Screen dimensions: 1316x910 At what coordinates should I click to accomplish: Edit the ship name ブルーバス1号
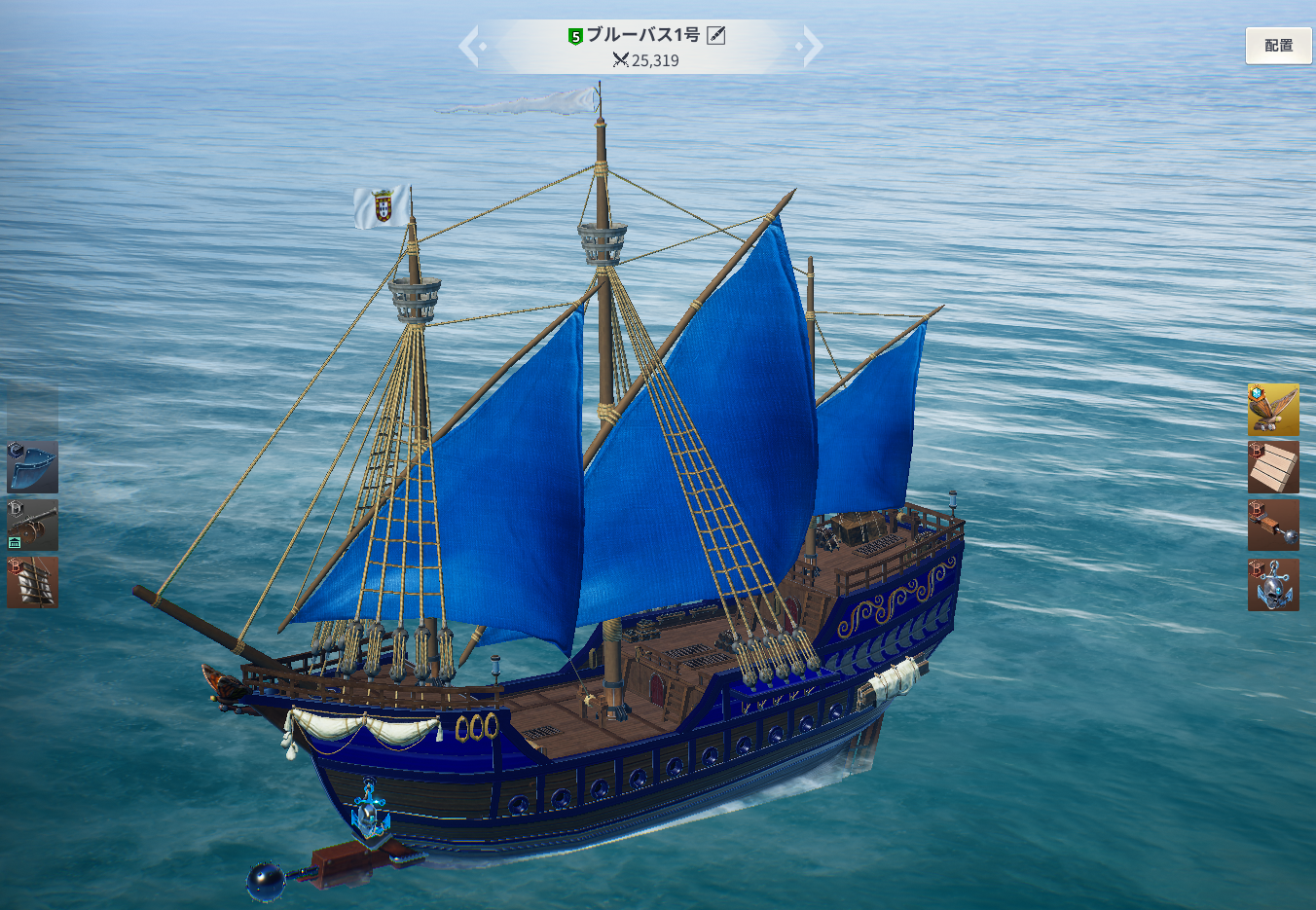point(716,36)
